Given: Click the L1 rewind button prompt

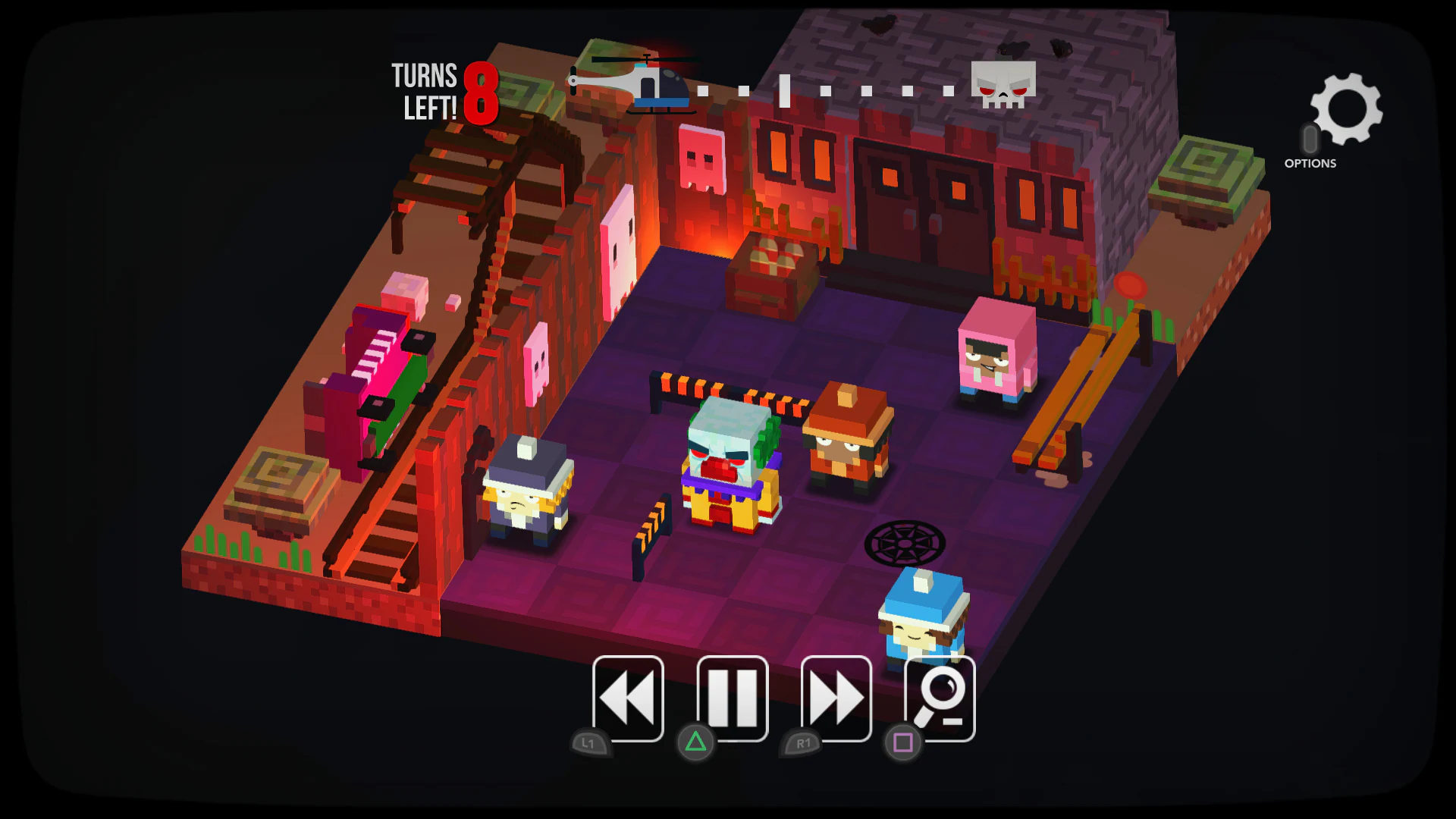Looking at the screenshot, I should pyautogui.click(x=588, y=744).
